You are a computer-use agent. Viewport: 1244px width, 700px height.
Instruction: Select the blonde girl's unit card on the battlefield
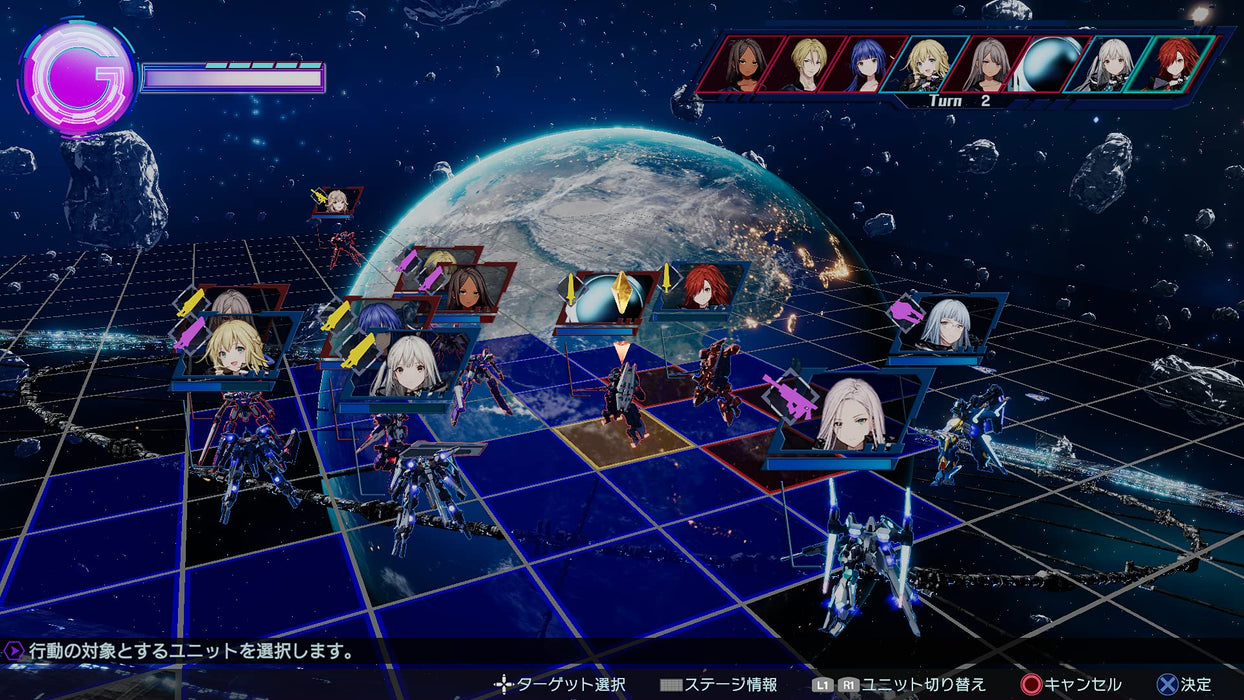(x=238, y=348)
